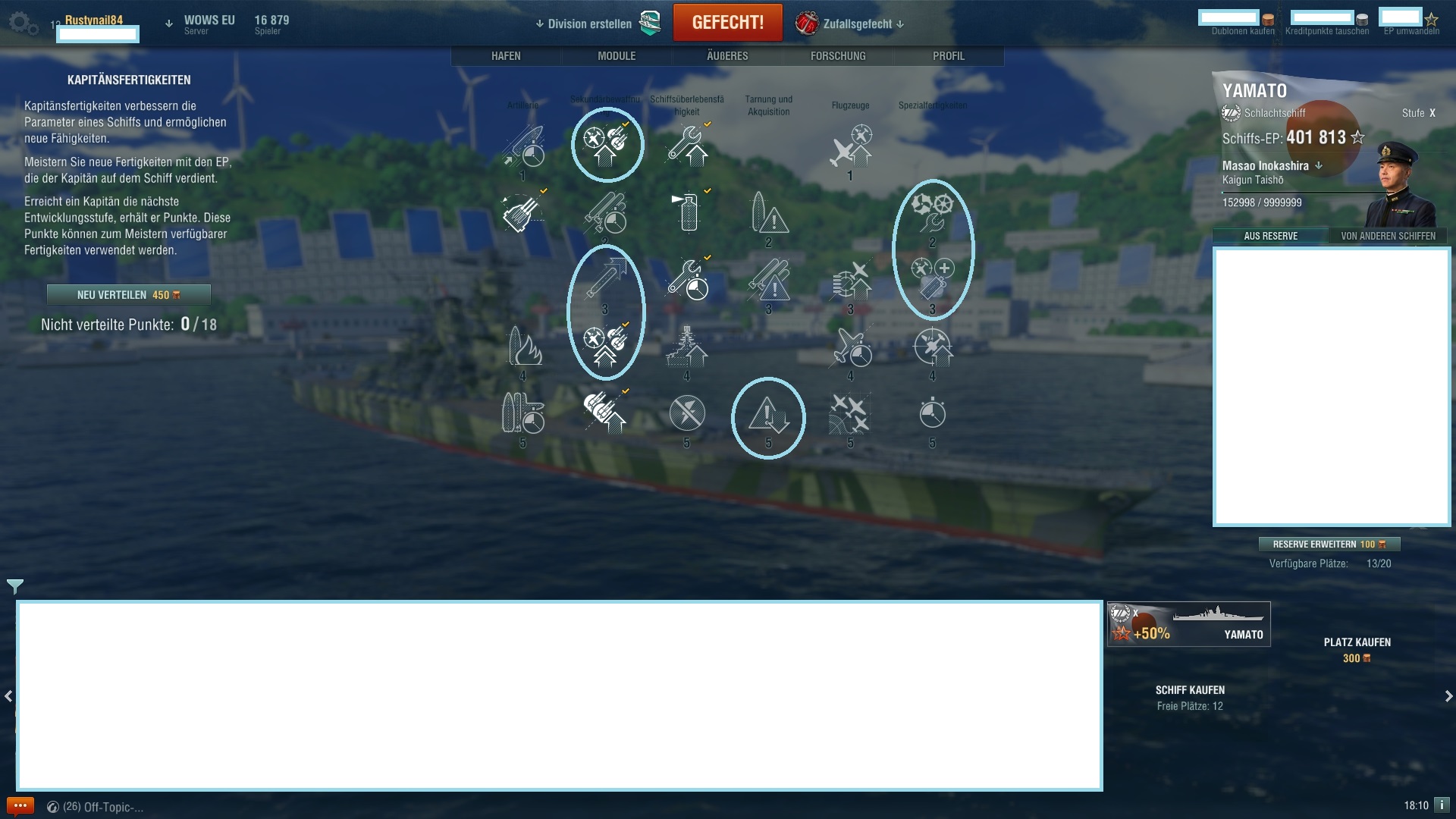Switch to the FORSCHUNG tab
This screenshot has height=819, width=1456.
[x=836, y=55]
